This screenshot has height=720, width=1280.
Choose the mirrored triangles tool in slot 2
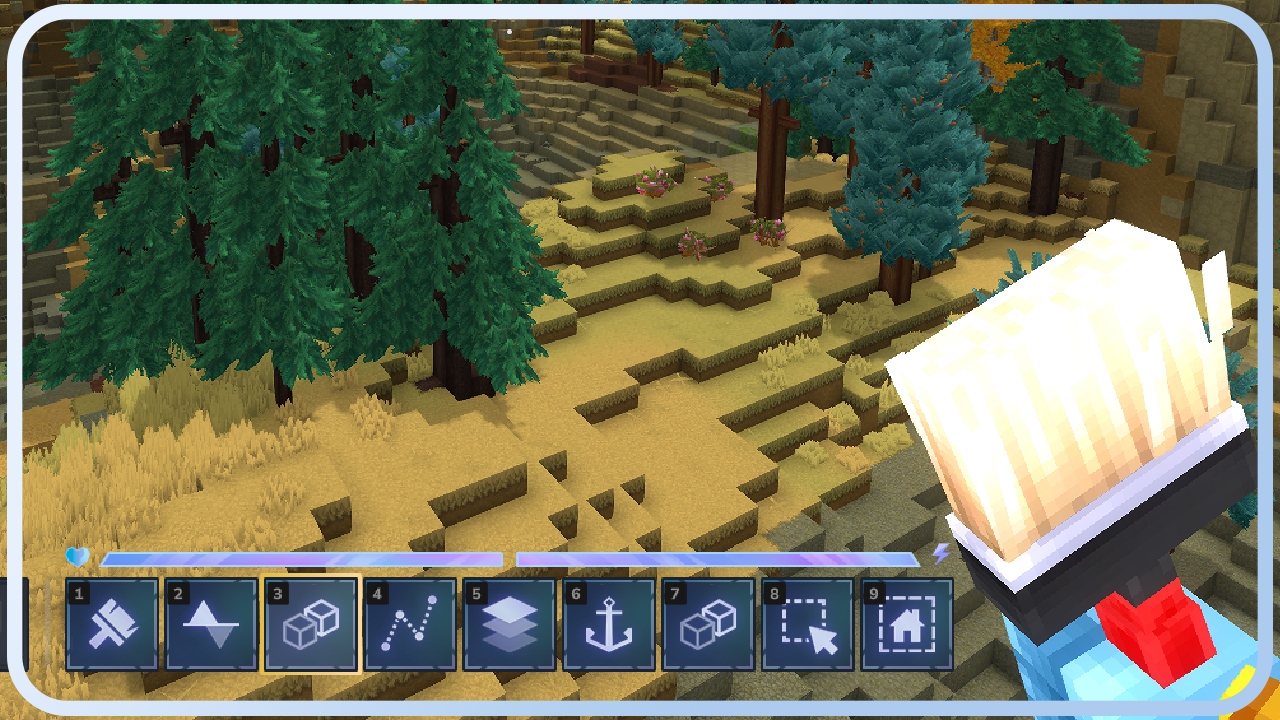[211, 625]
